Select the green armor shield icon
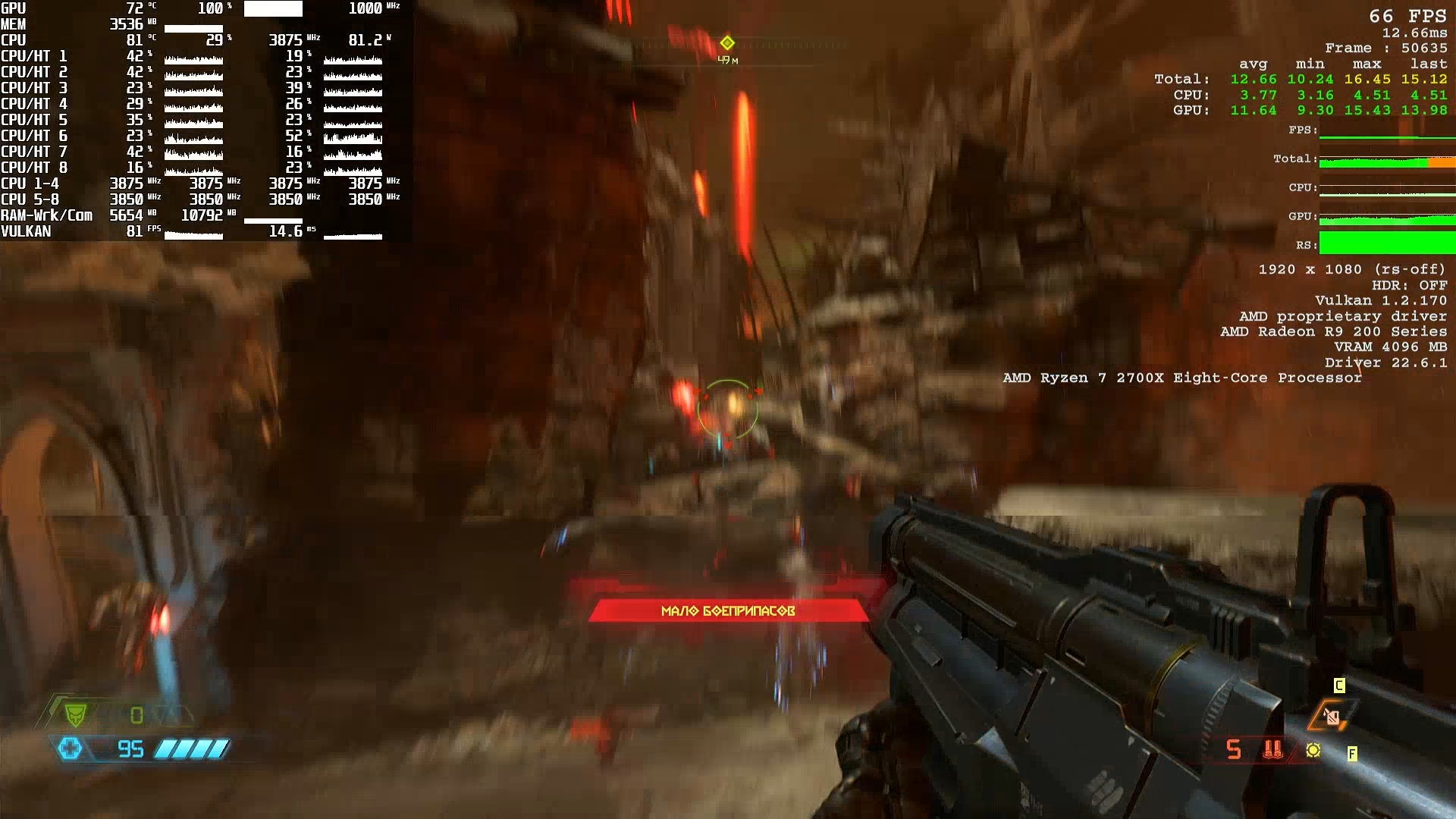Viewport: 1456px width, 819px height. [x=75, y=714]
